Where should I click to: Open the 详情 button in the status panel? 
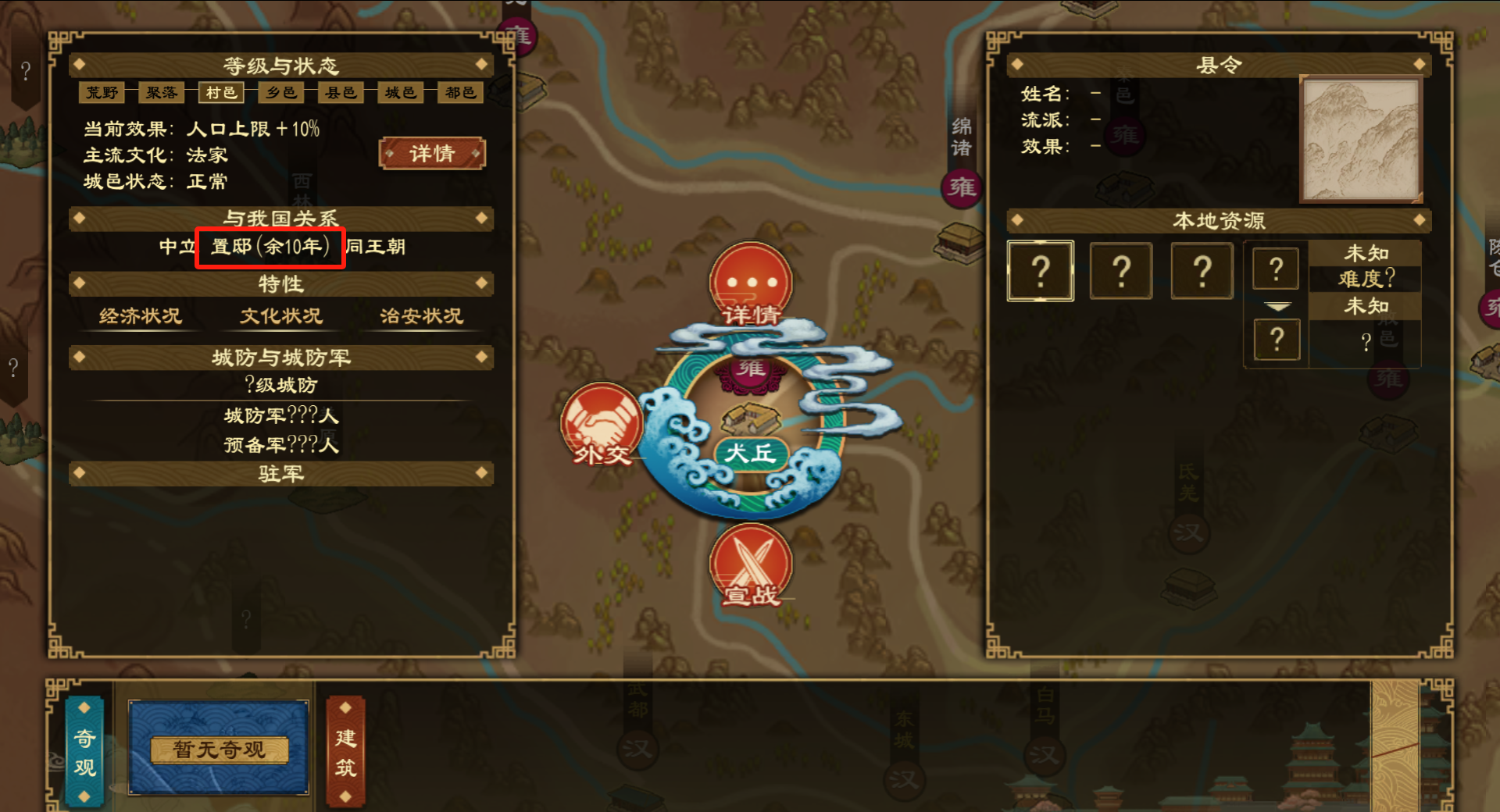(x=432, y=154)
